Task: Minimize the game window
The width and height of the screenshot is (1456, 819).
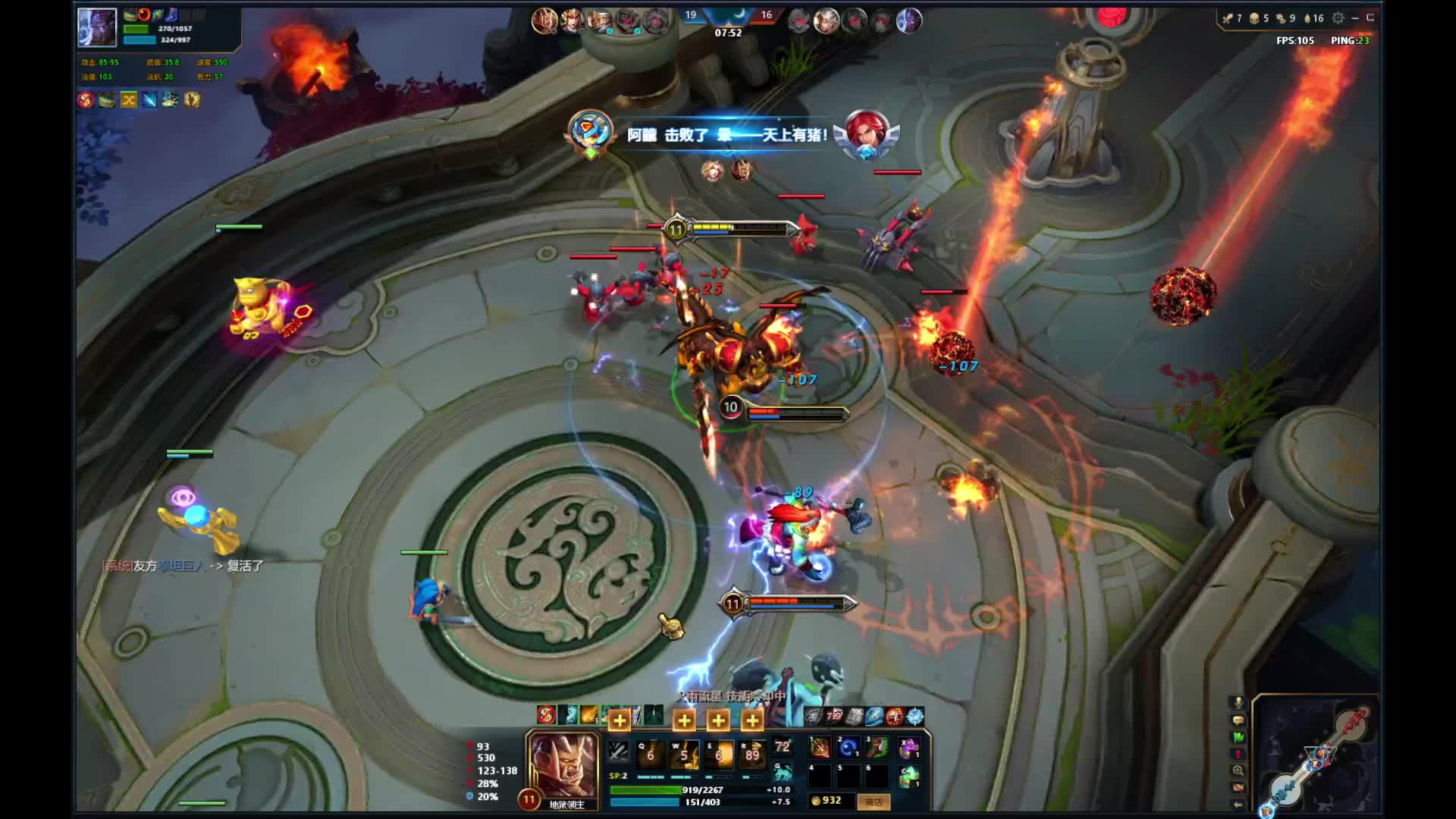Action: coord(1355,18)
